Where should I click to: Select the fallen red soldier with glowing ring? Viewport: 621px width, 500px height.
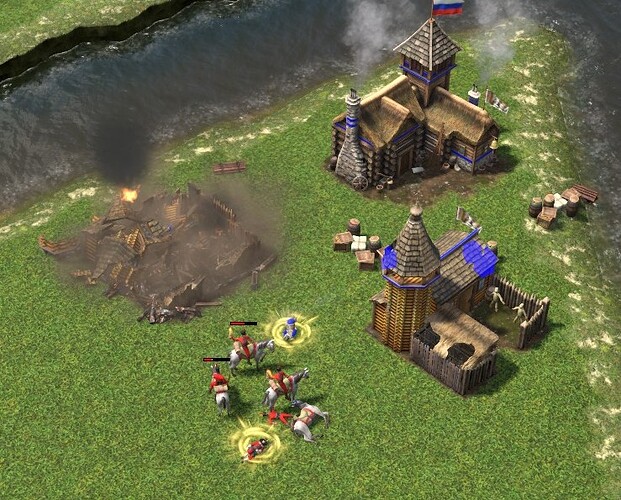[256, 445]
